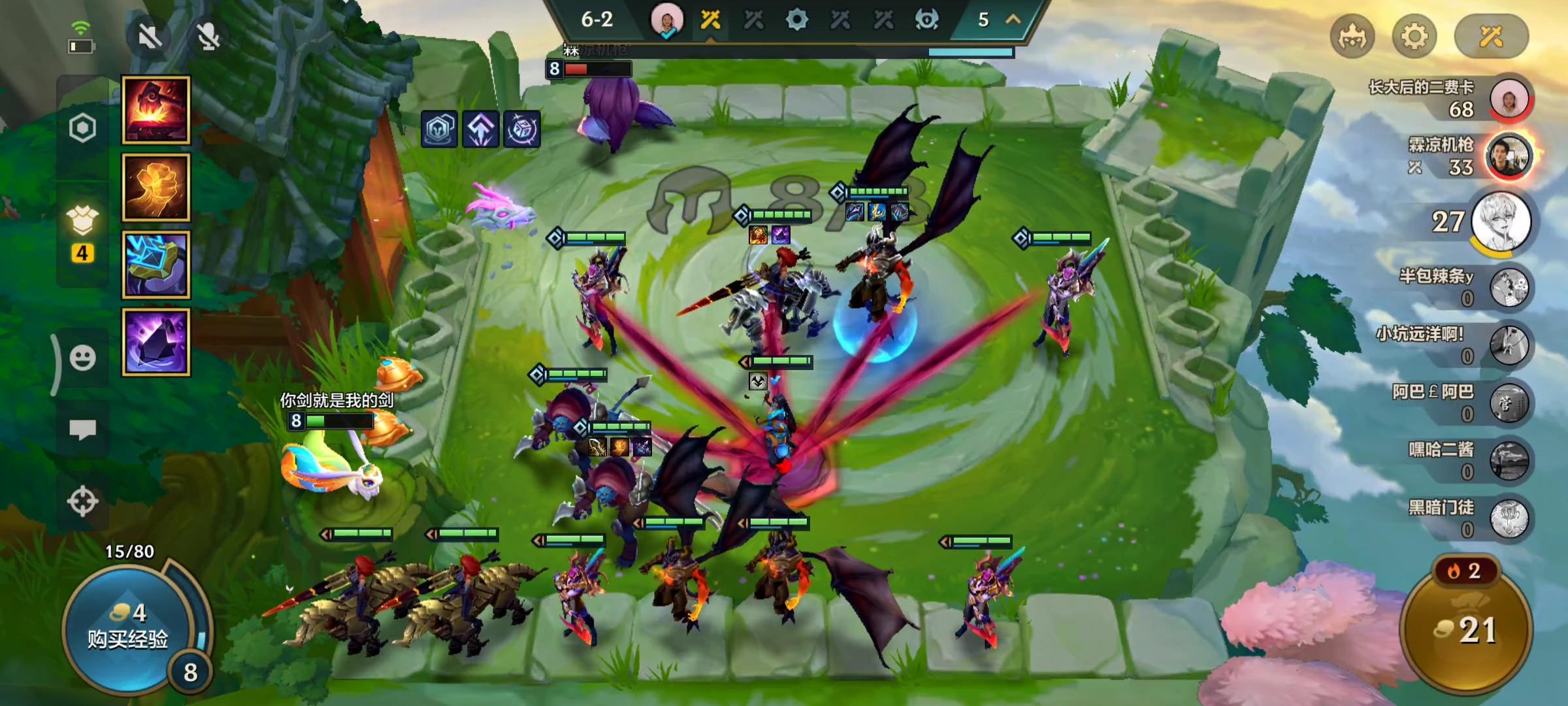Open the emote smiley face menu
The image size is (1568, 706).
tap(82, 358)
